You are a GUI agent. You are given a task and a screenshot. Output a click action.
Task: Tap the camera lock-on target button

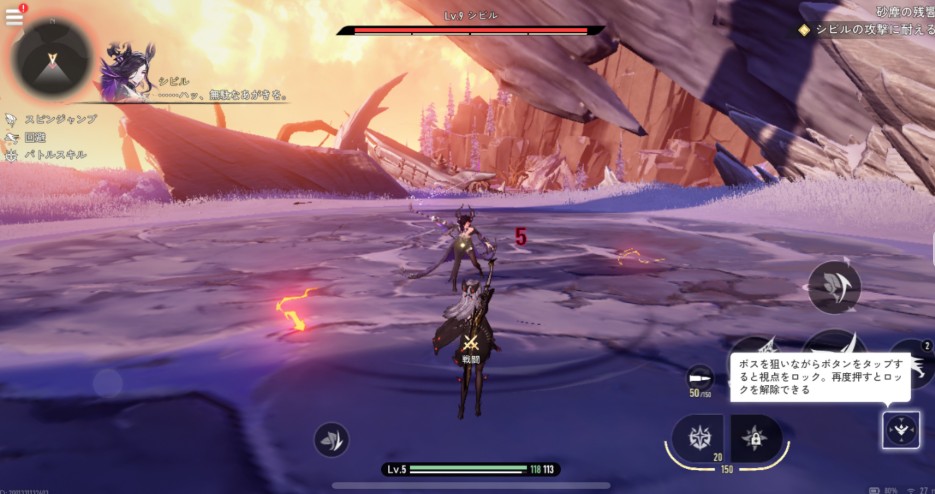point(901,430)
